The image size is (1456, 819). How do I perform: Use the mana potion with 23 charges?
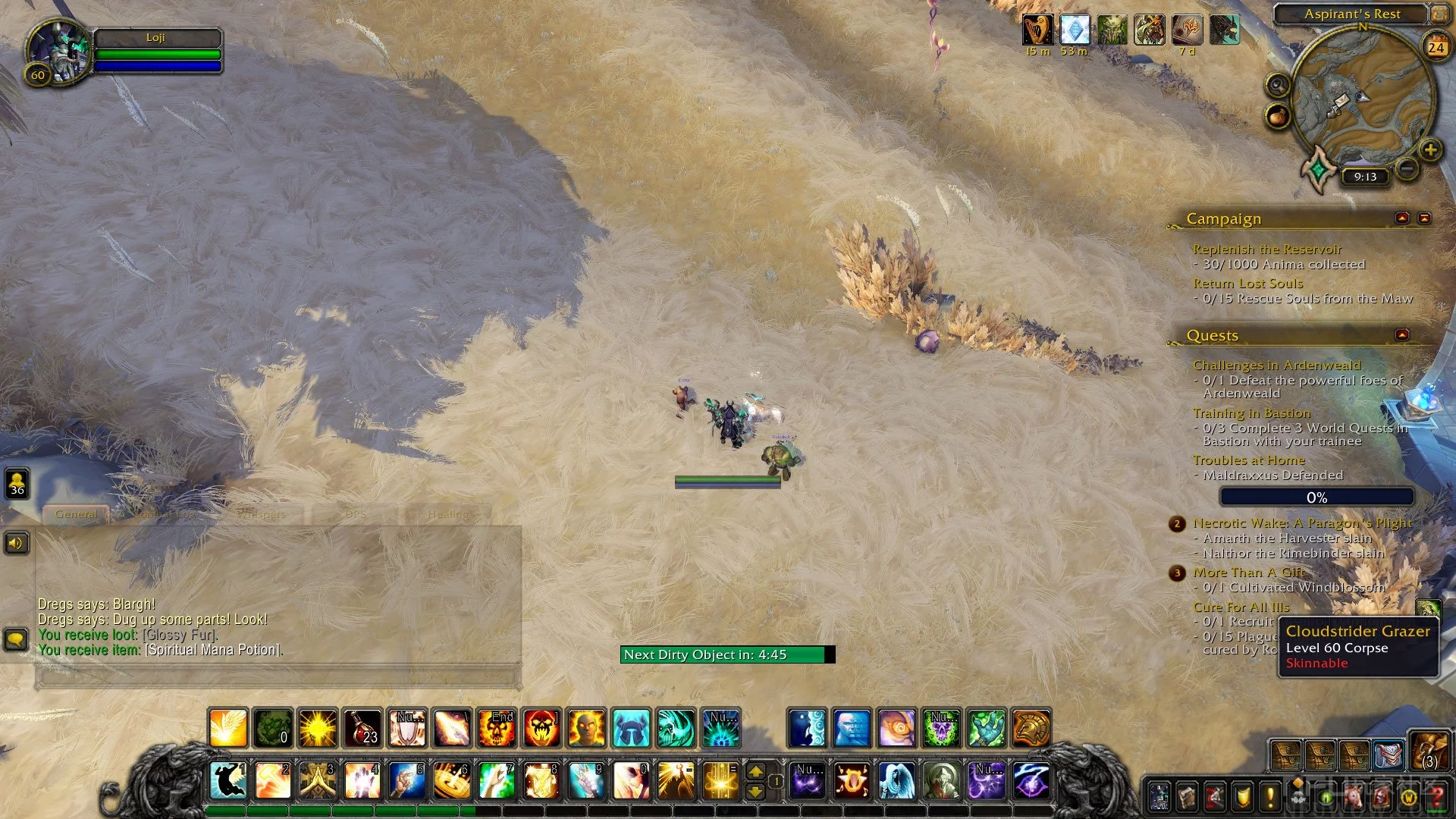(x=362, y=728)
